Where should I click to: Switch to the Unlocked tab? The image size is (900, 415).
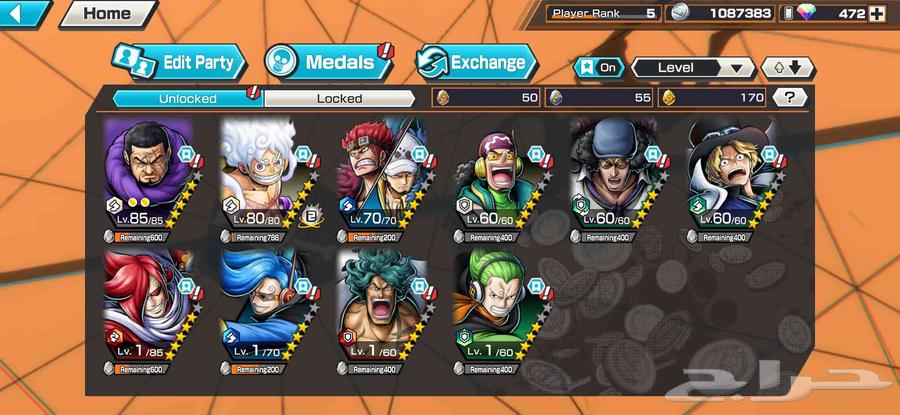(186, 98)
